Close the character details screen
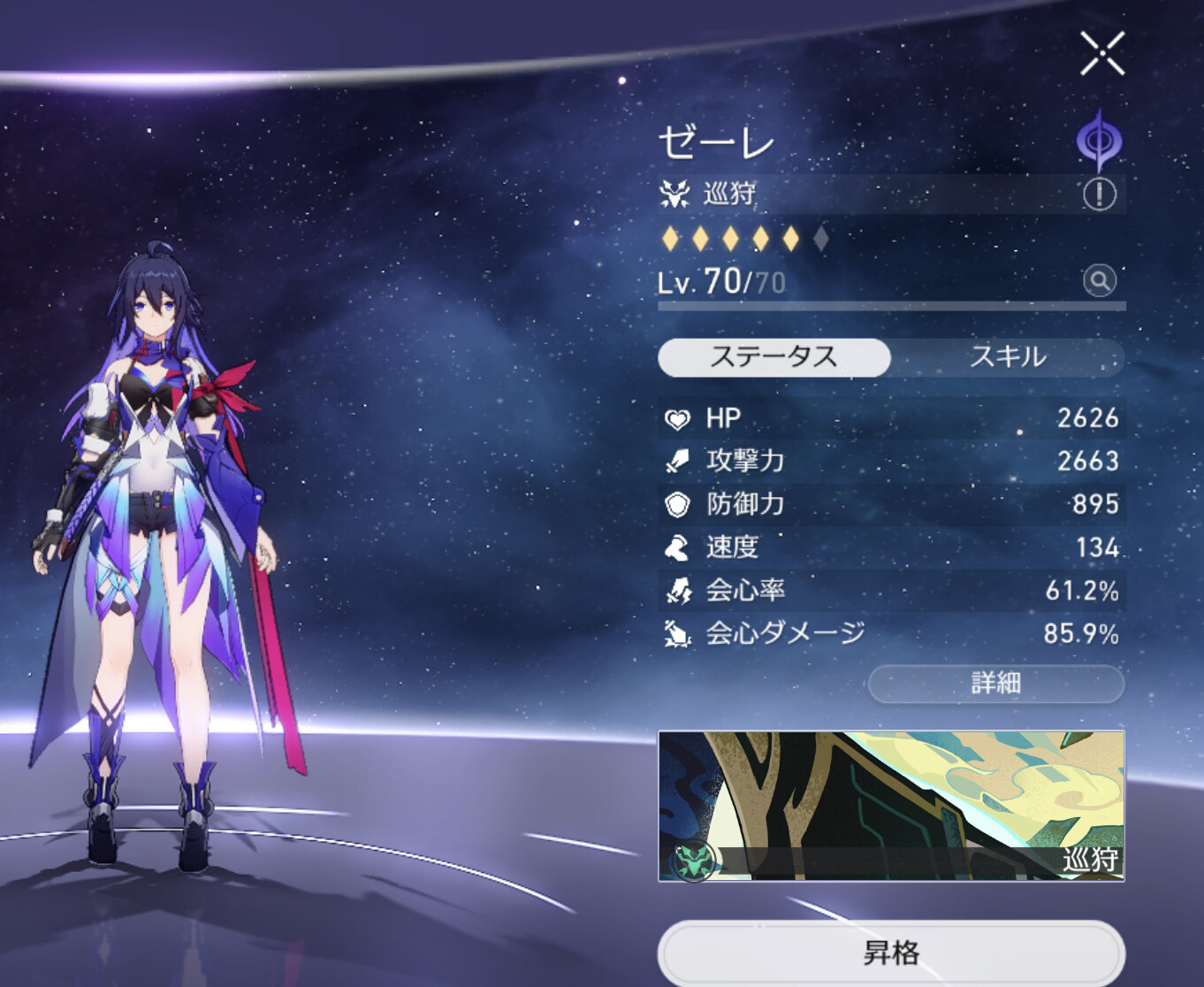The image size is (1204, 987). (x=1101, y=54)
